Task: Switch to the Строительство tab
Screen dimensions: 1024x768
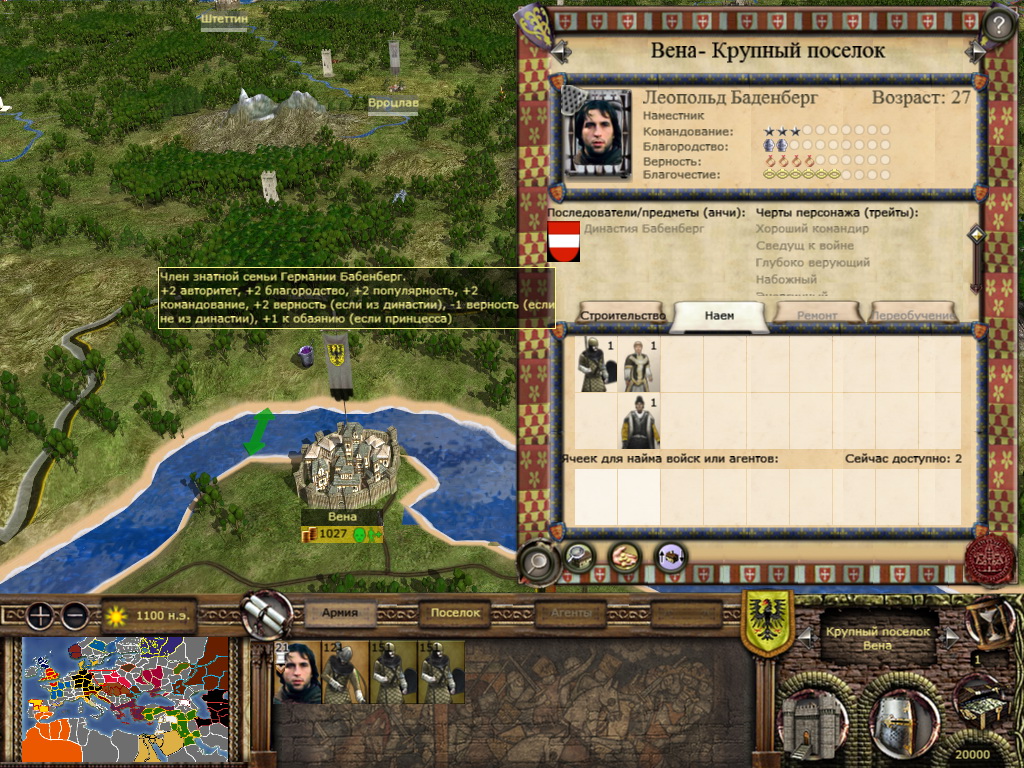Action: (622, 315)
